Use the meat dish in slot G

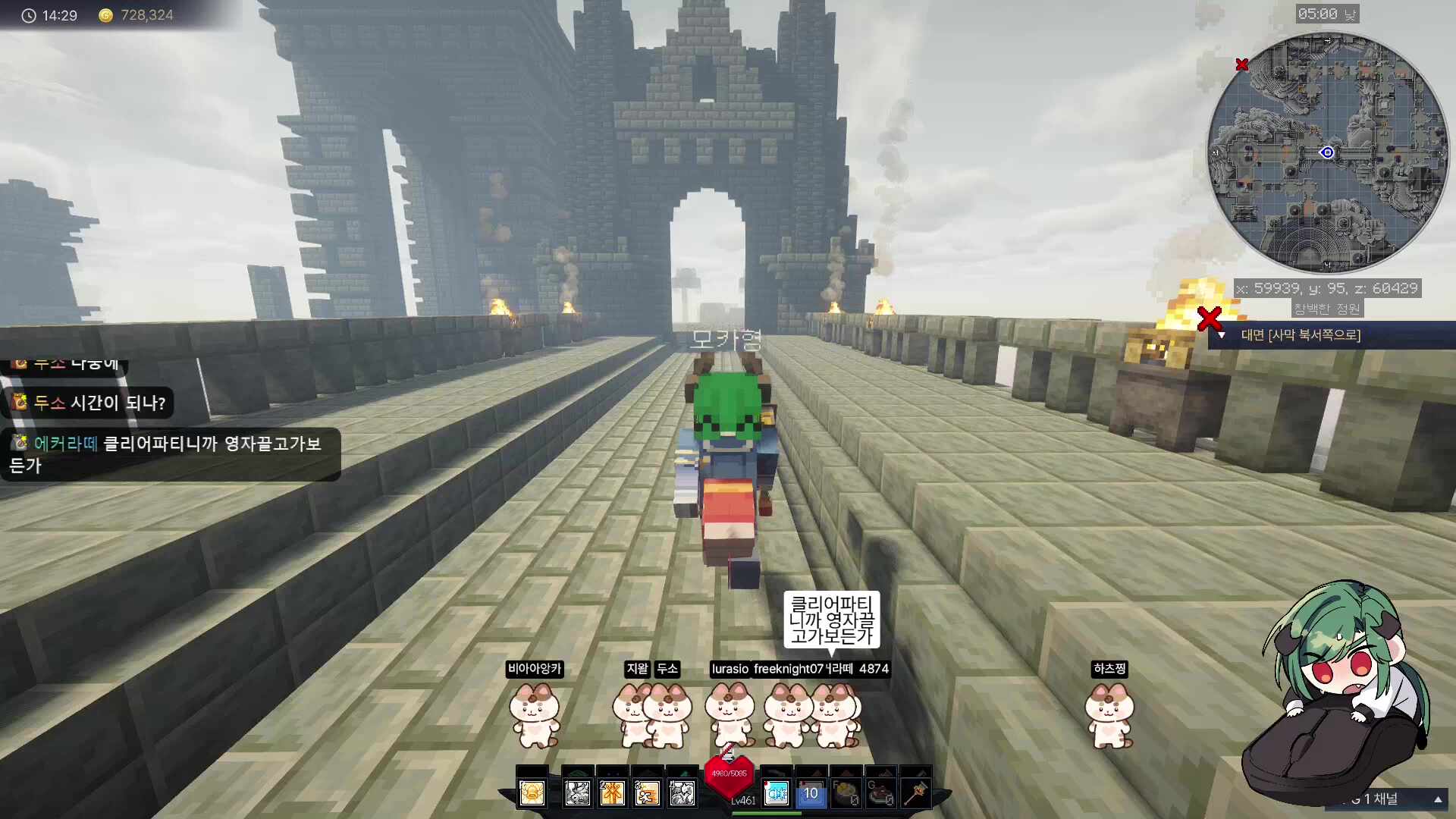(880, 793)
